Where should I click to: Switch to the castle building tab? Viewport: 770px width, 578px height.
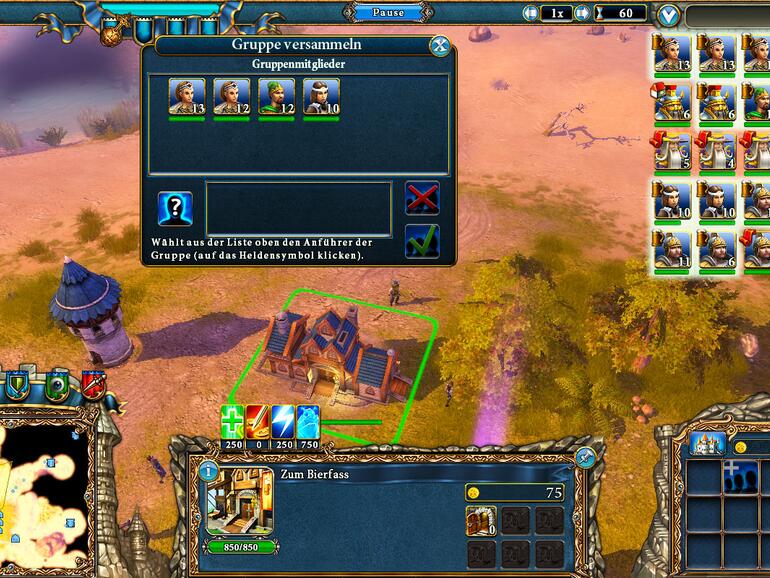click(708, 443)
